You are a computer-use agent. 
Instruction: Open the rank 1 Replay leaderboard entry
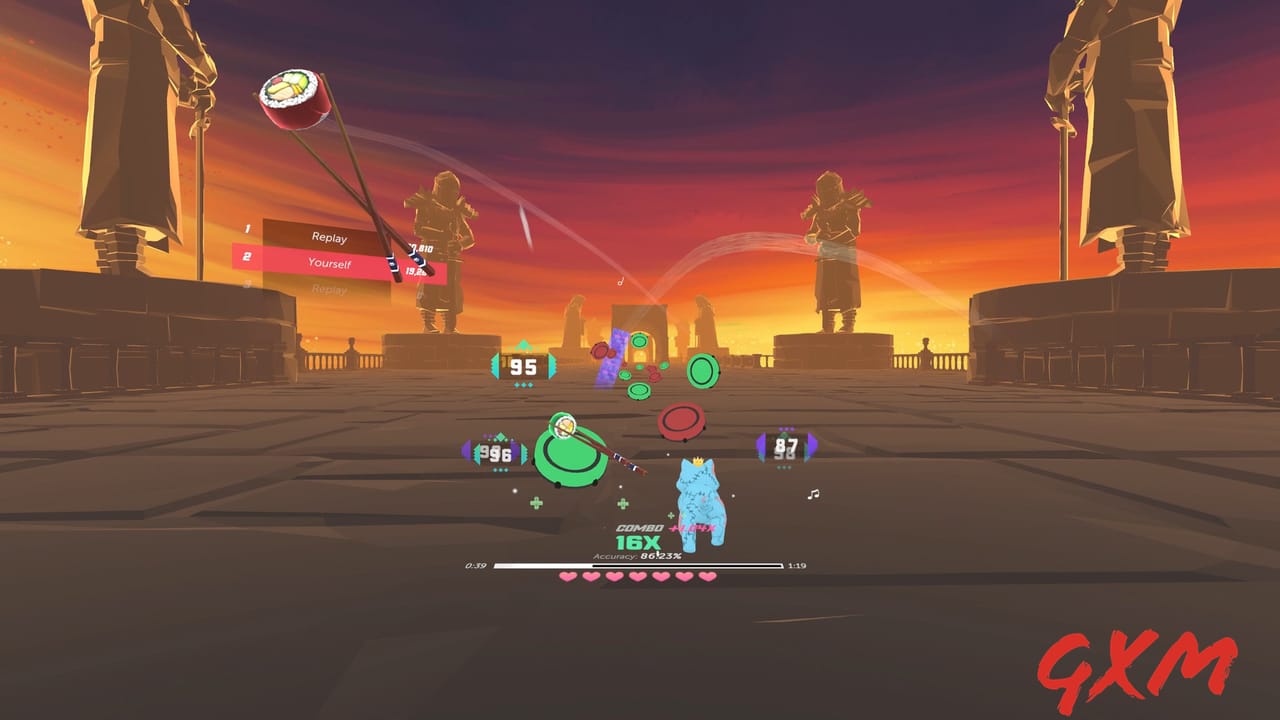coord(330,238)
